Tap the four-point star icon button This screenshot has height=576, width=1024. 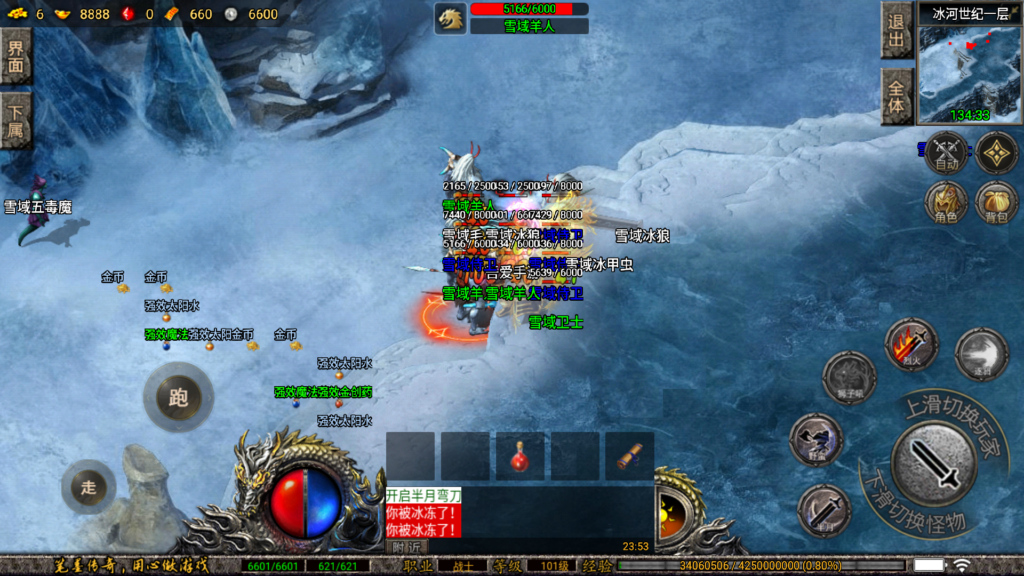click(997, 153)
